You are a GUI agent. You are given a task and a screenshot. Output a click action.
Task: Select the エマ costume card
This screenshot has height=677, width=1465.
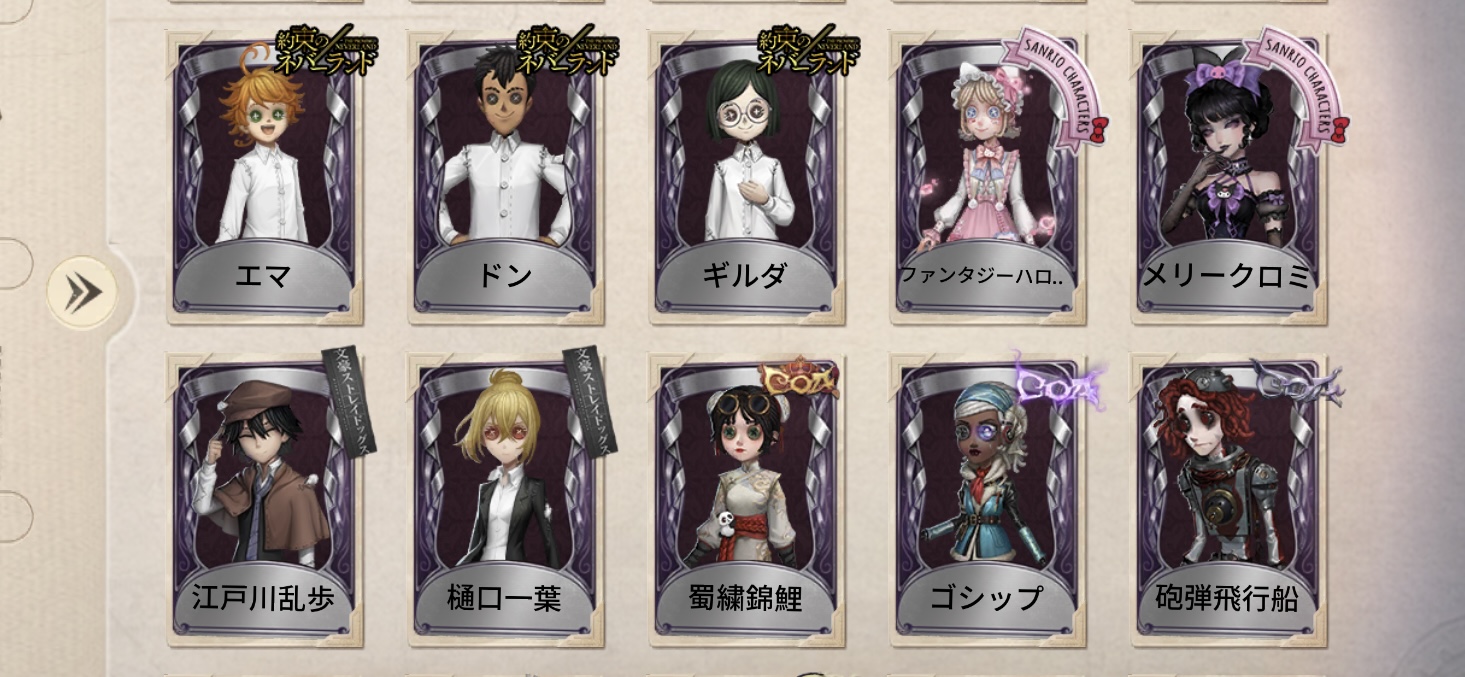pyautogui.click(x=263, y=180)
